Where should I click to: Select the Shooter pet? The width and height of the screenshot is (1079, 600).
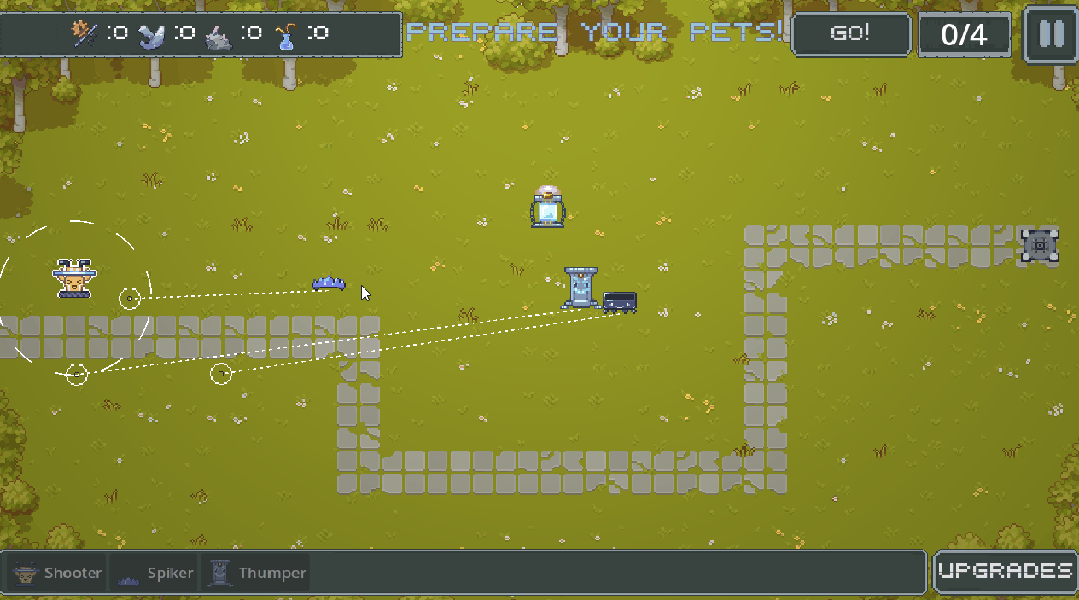click(x=58, y=574)
